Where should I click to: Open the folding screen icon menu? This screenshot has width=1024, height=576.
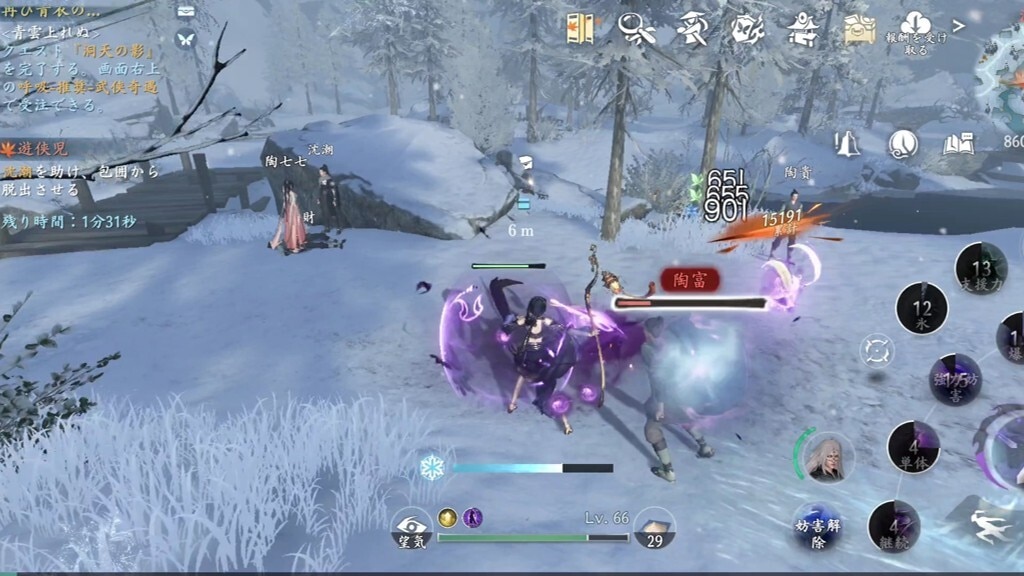click(580, 29)
